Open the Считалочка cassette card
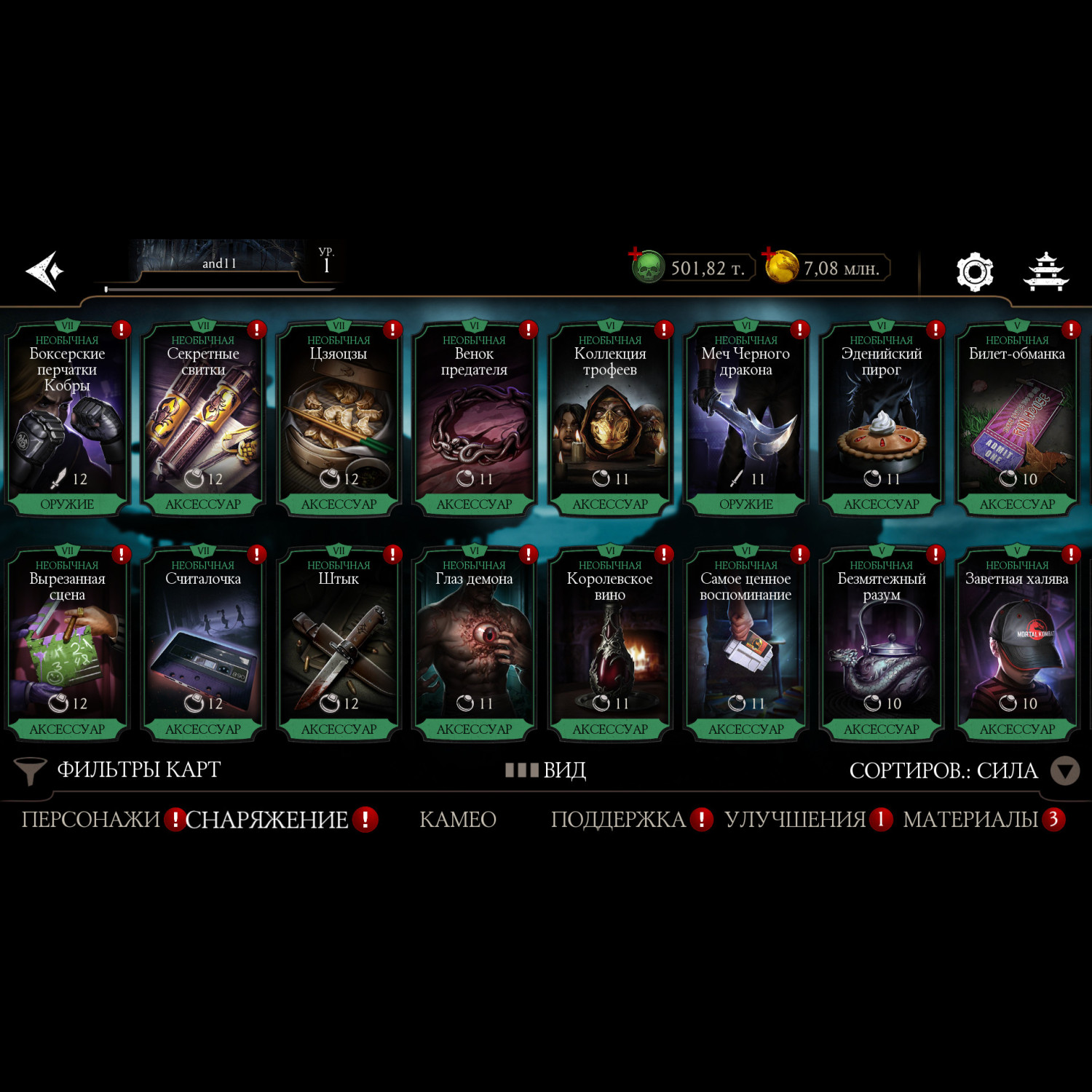This screenshot has width=1092, height=1092. (x=203, y=644)
